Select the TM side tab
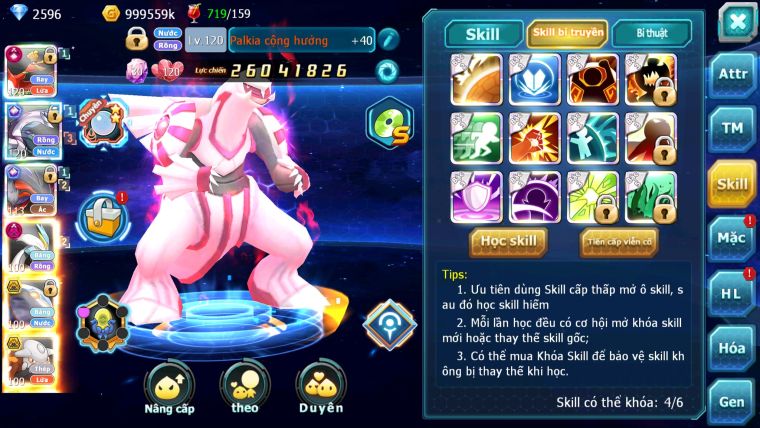This screenshot has height=428, width=760. [x=732, y=129]
